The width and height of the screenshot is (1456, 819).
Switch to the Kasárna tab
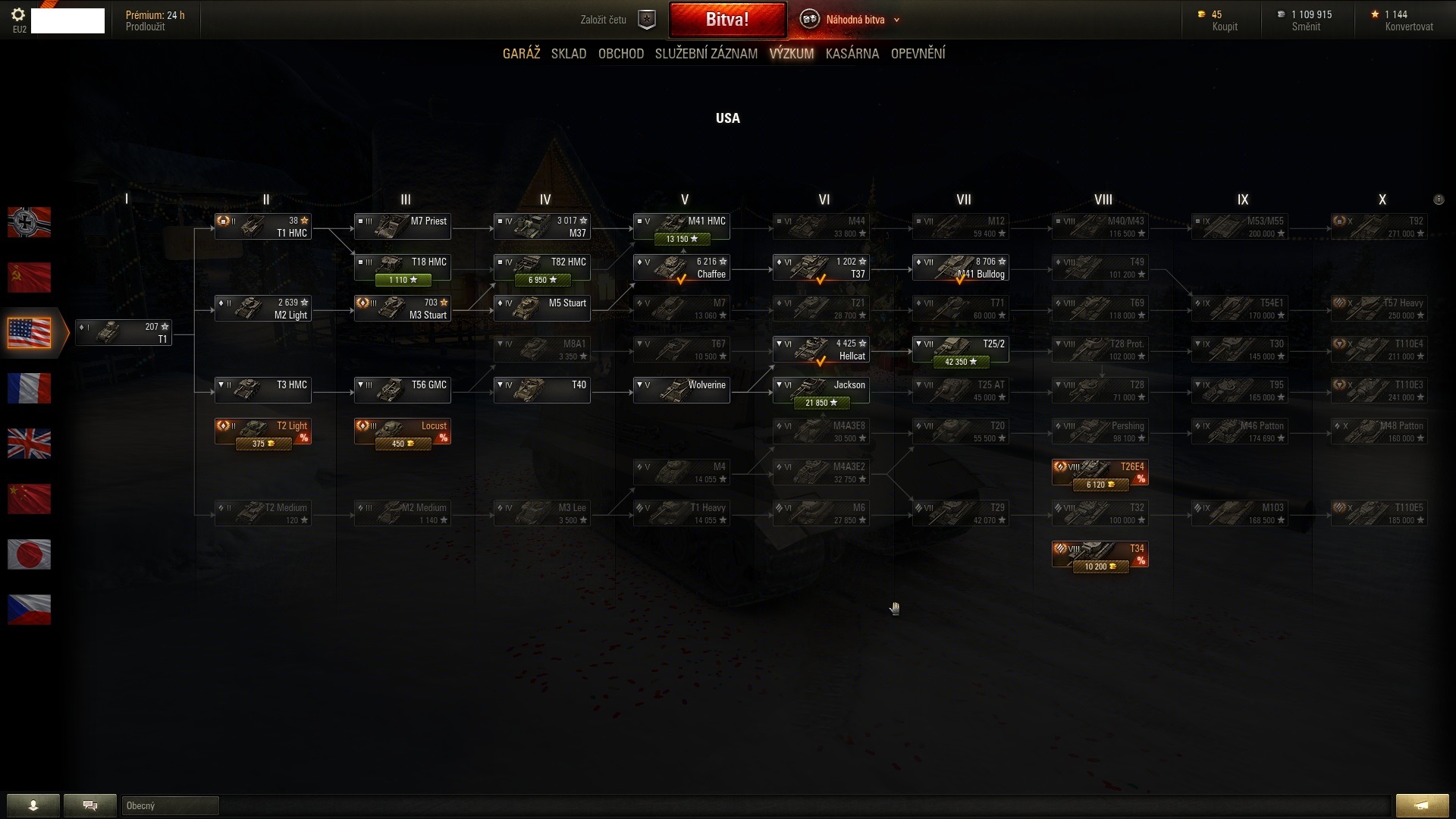coord(852,54)
